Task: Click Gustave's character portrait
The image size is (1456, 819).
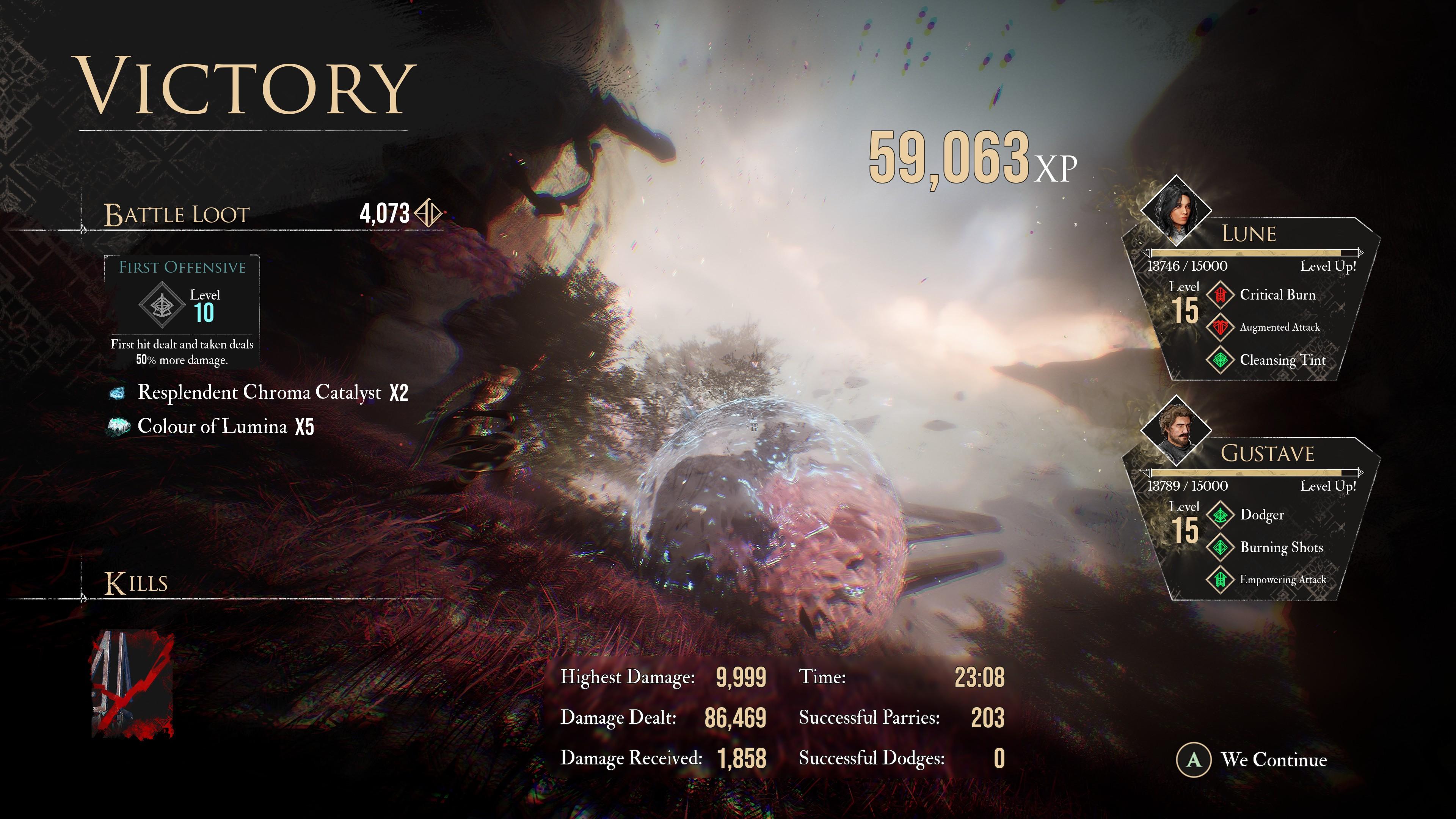Action: (1176, 431)
